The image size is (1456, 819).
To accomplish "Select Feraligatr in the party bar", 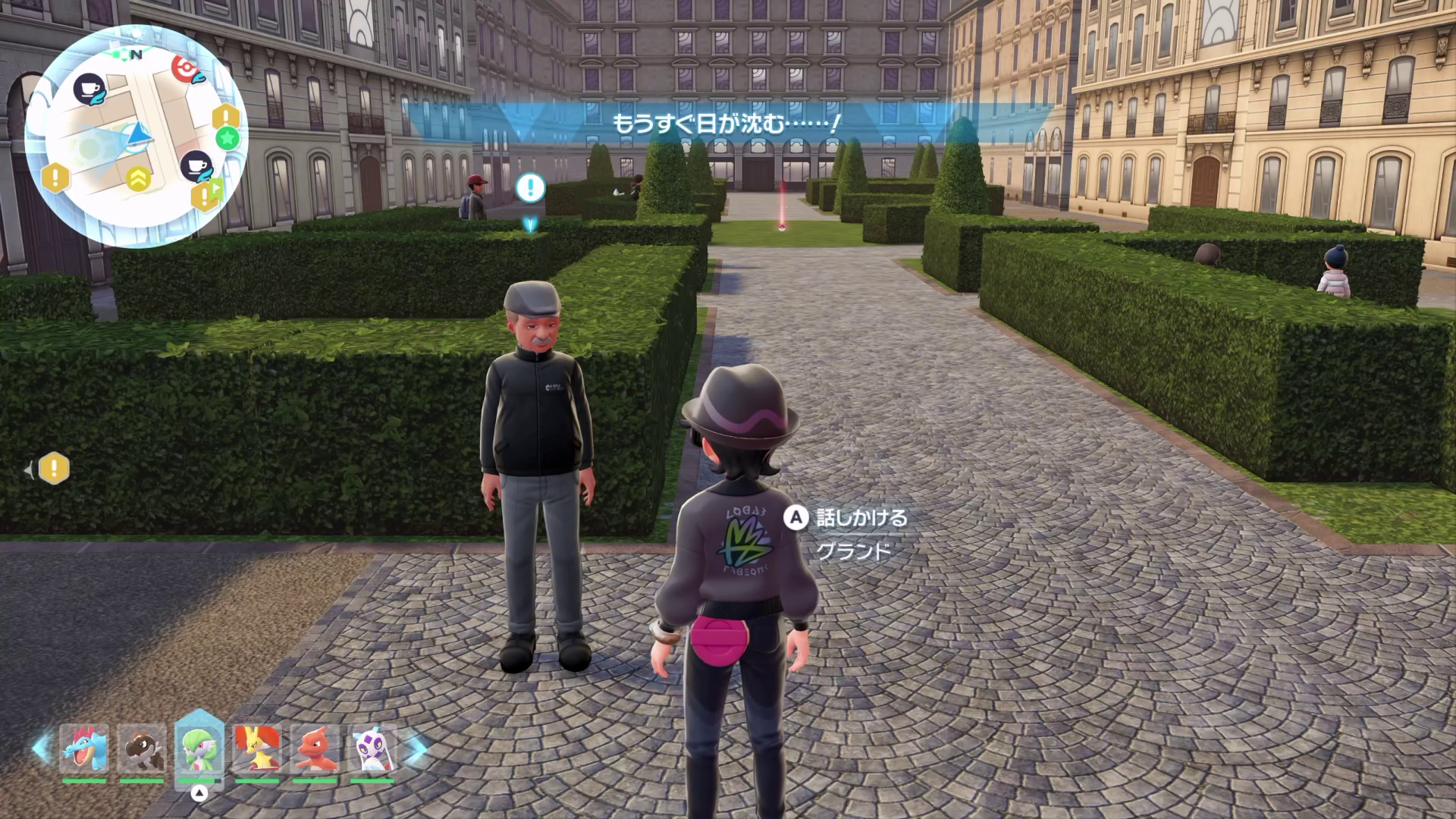I will pos(84,748).
